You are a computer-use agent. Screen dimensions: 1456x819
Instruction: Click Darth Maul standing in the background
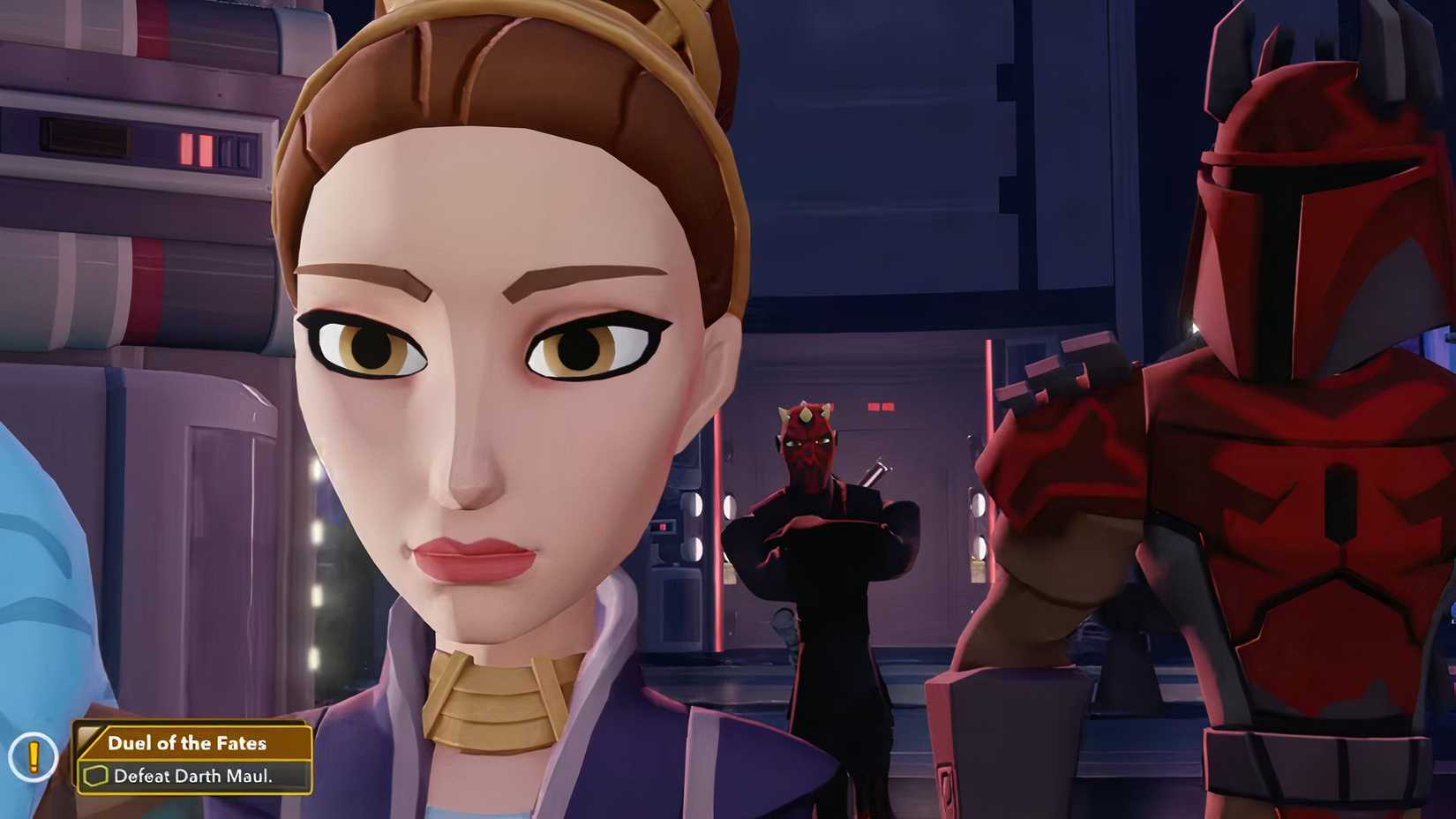[x=812, y=494]
